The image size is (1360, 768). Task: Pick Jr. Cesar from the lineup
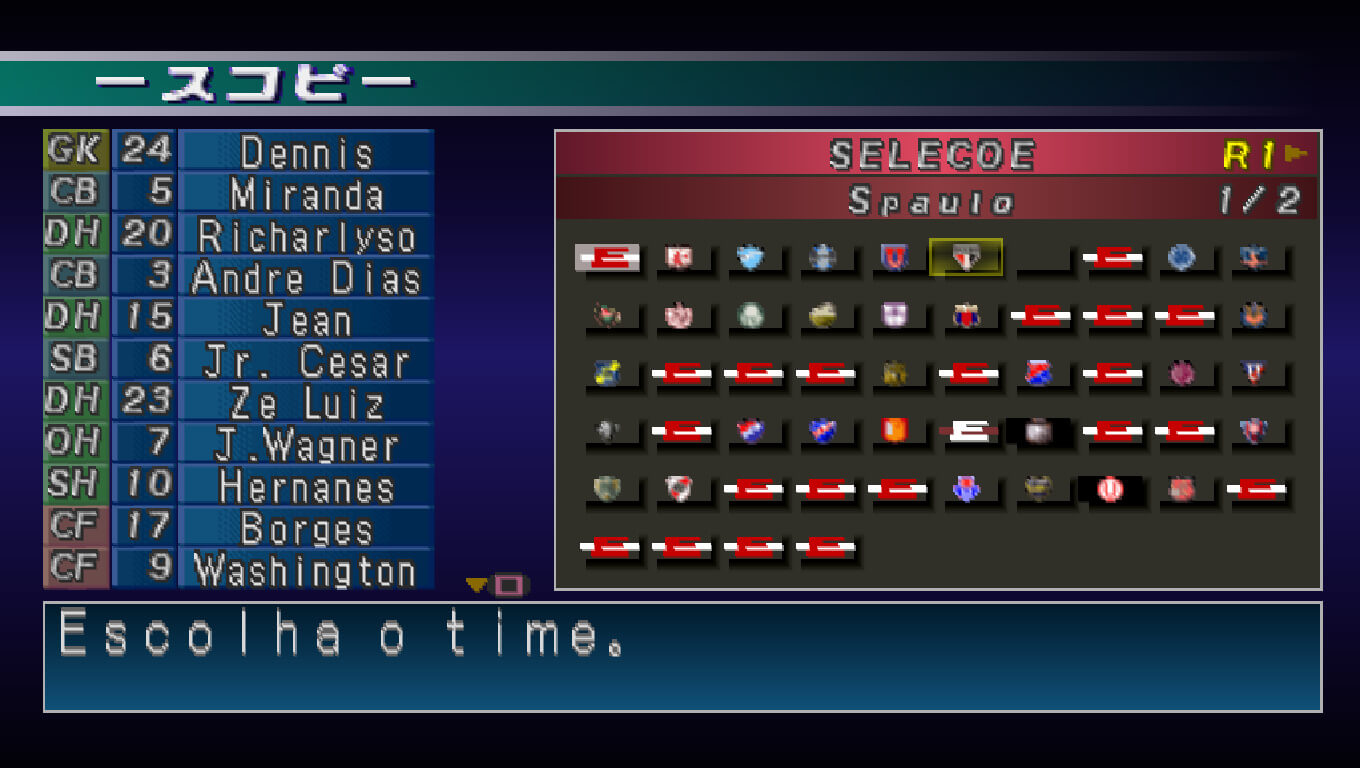(x=306, y=362)
